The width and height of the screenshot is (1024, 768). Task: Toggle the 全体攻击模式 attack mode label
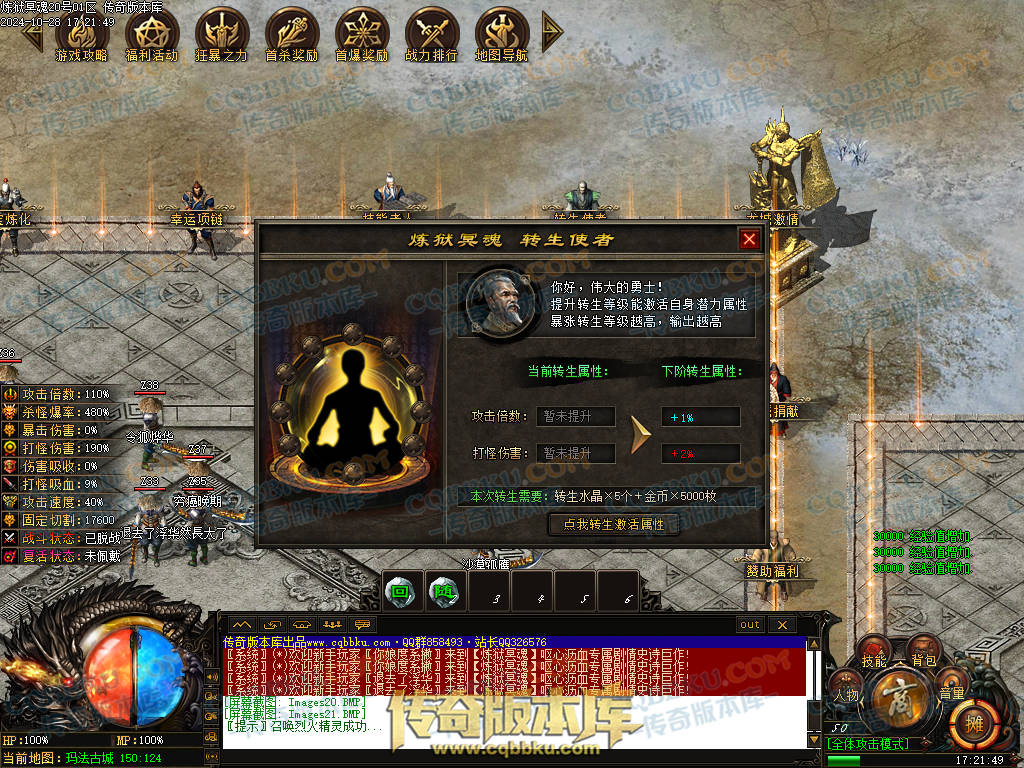pyautogui.click(x=868, y=744)
